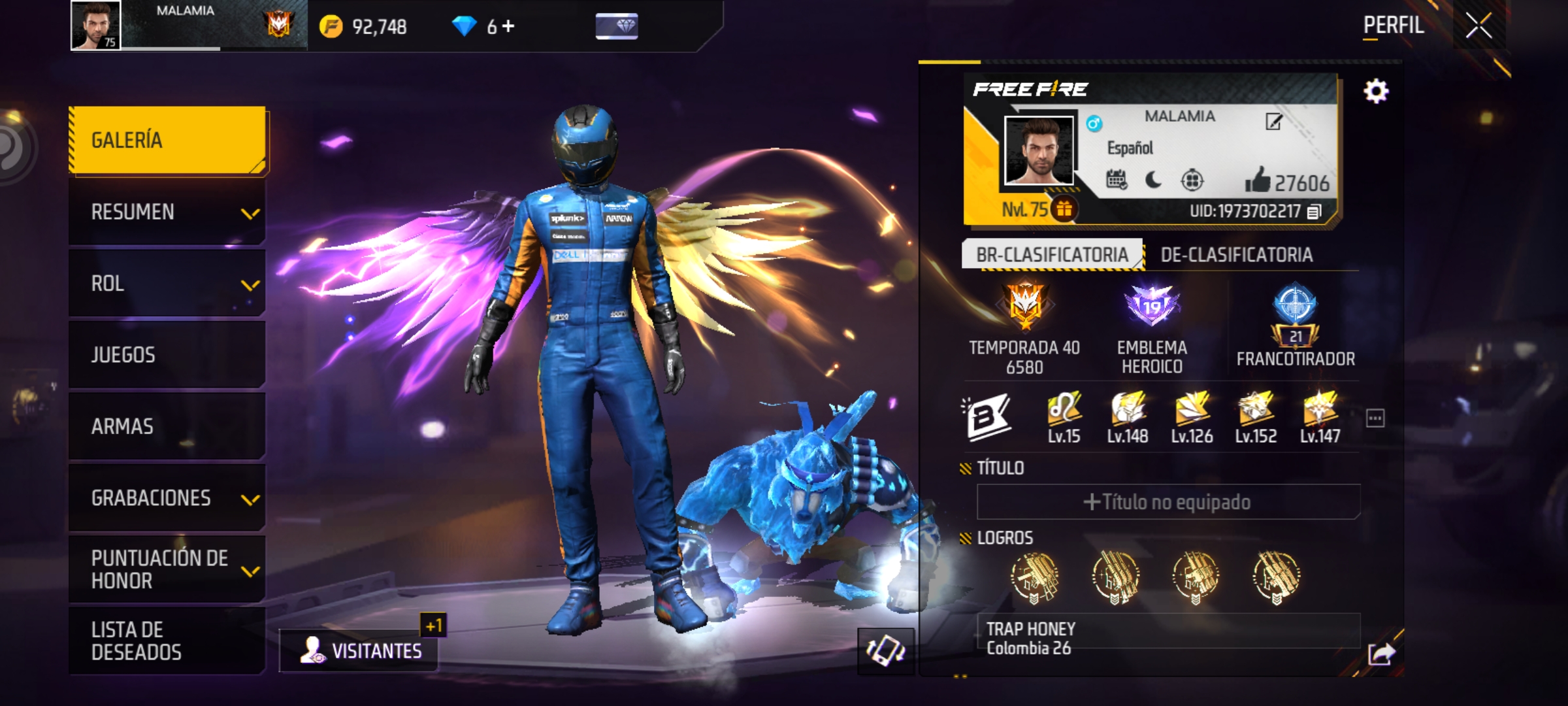Image resolution: width=1568 pixels, height=706 pixels.
Task: Switch to DE-Clasificatoria tab
Action: coord(1236,255)
